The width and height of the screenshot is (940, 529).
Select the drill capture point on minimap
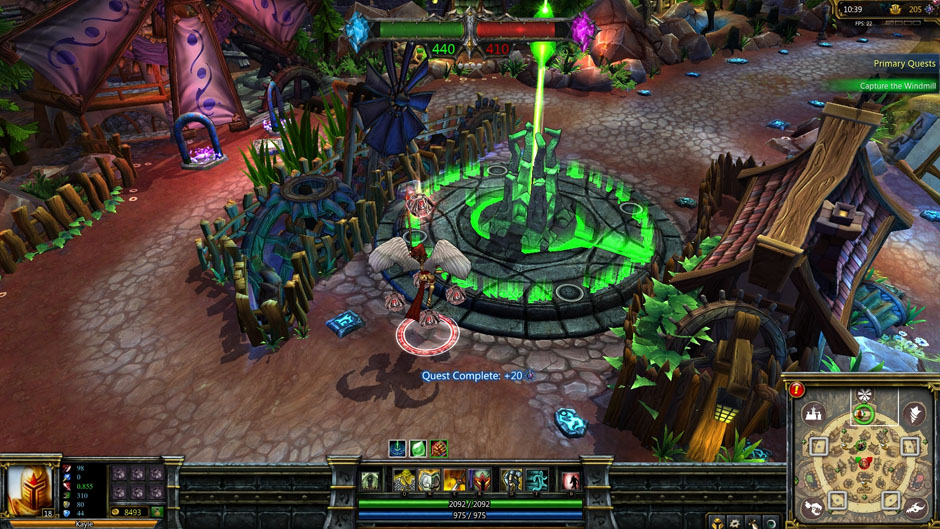[x=913, y=412]
